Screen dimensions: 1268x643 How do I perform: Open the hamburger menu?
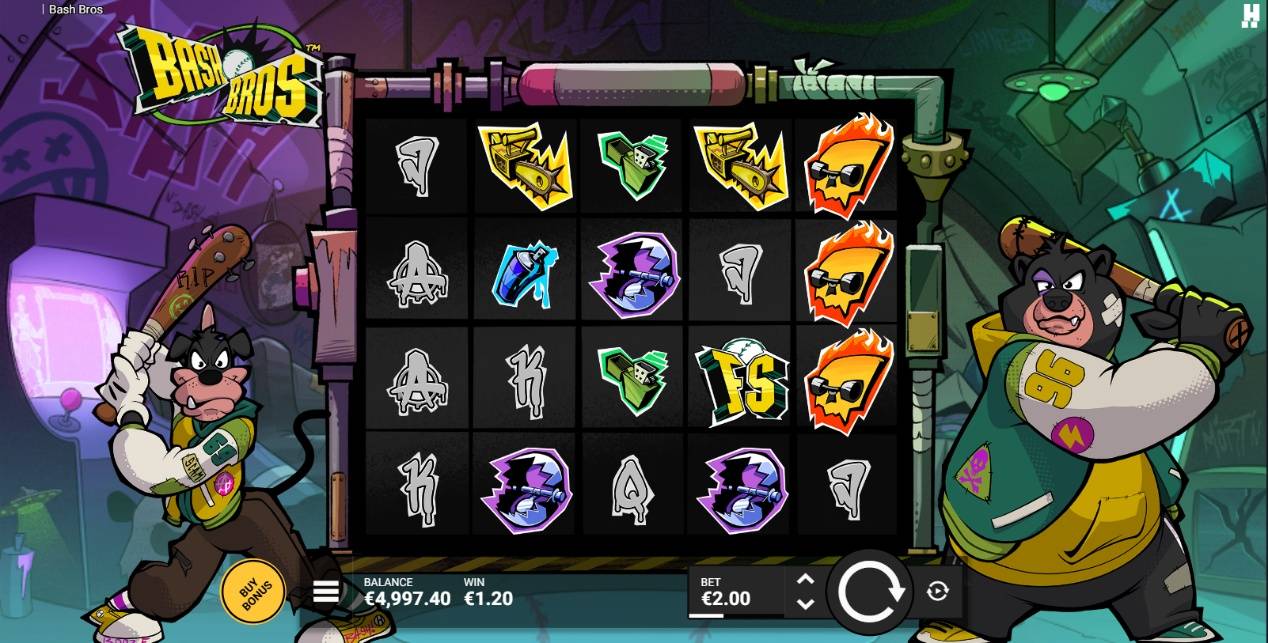(326, 592)
